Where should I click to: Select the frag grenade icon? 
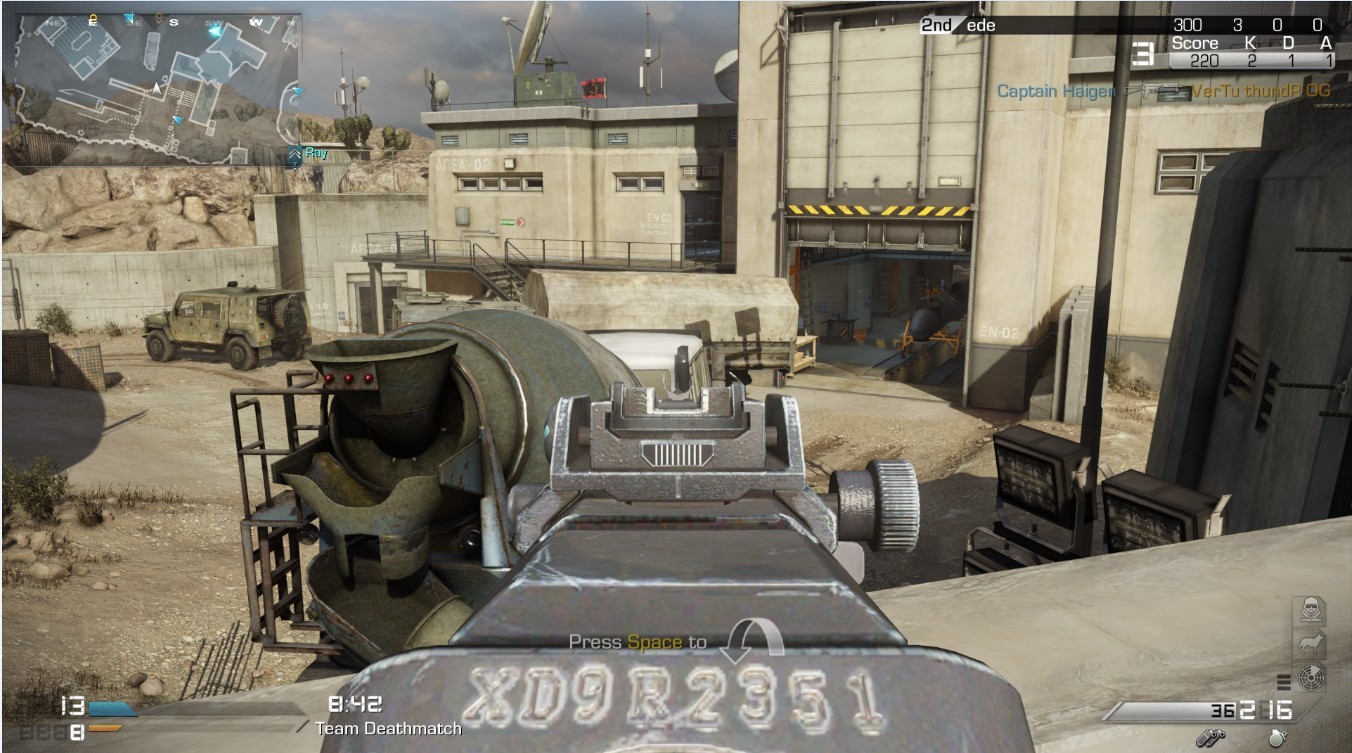(x=1277, y=738)
